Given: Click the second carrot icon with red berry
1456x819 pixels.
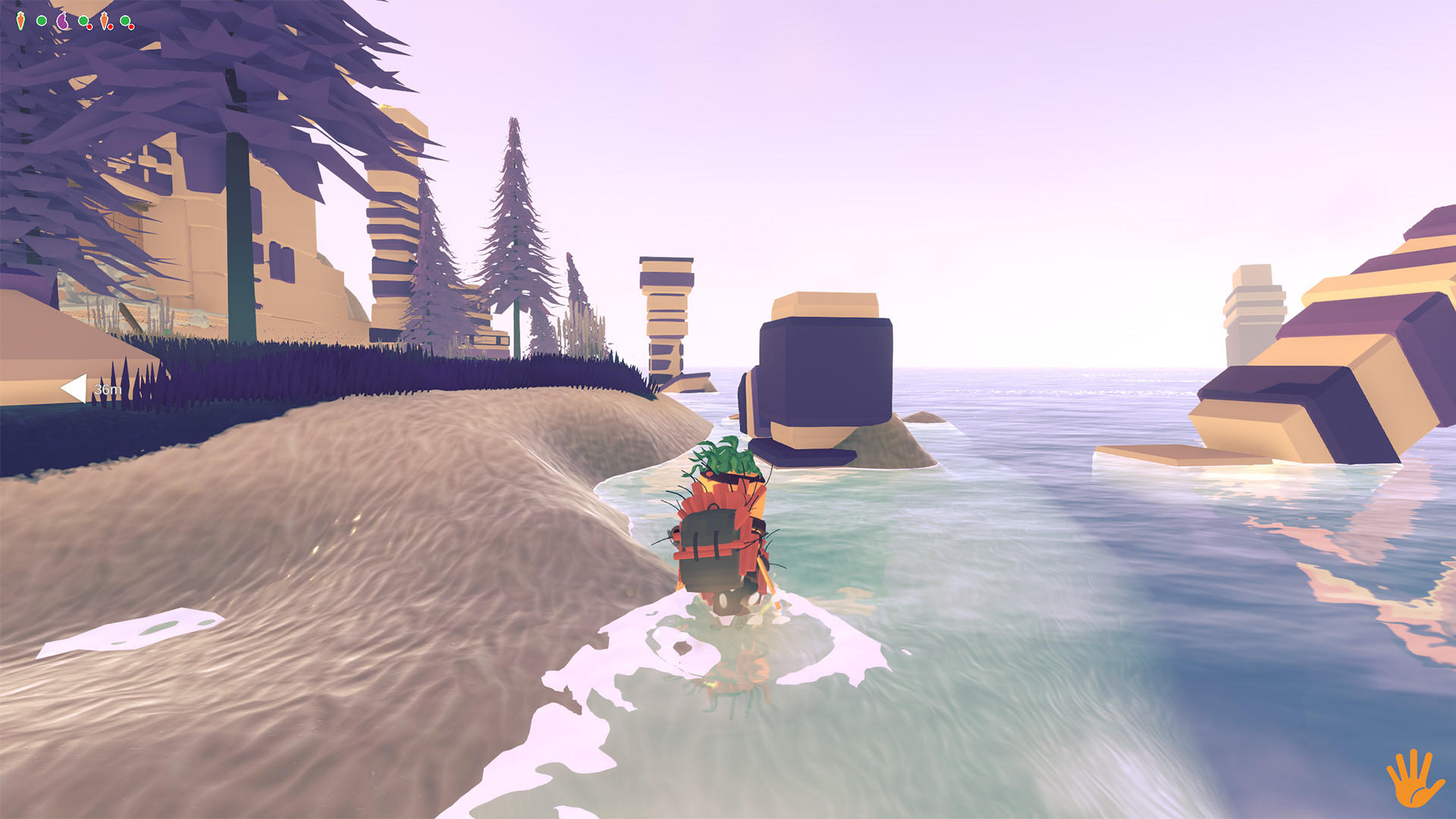Looking at the screenshot, I should click(x=104, y=21).
